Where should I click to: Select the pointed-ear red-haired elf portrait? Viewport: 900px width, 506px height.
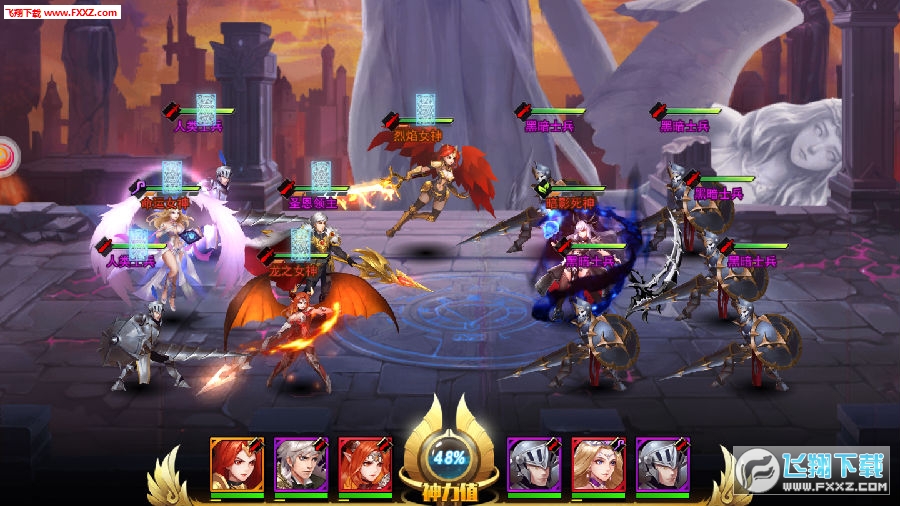pyautogui.click(x=365, y=463)
